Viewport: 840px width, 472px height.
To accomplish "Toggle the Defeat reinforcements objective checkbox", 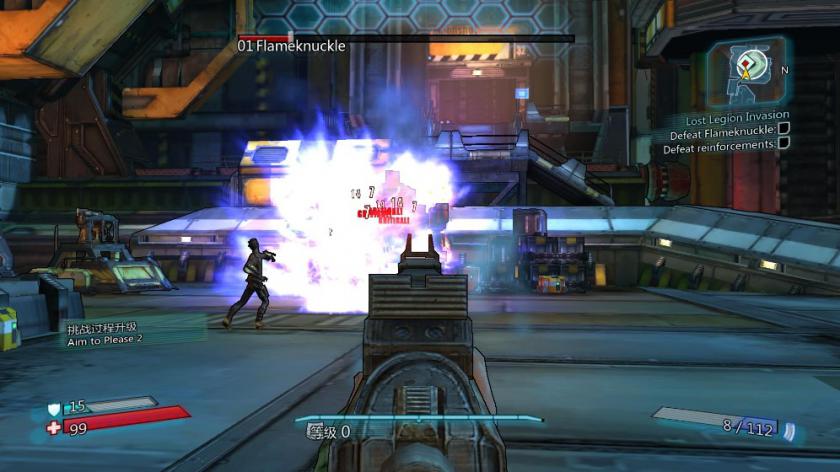I will coord(784,144).
